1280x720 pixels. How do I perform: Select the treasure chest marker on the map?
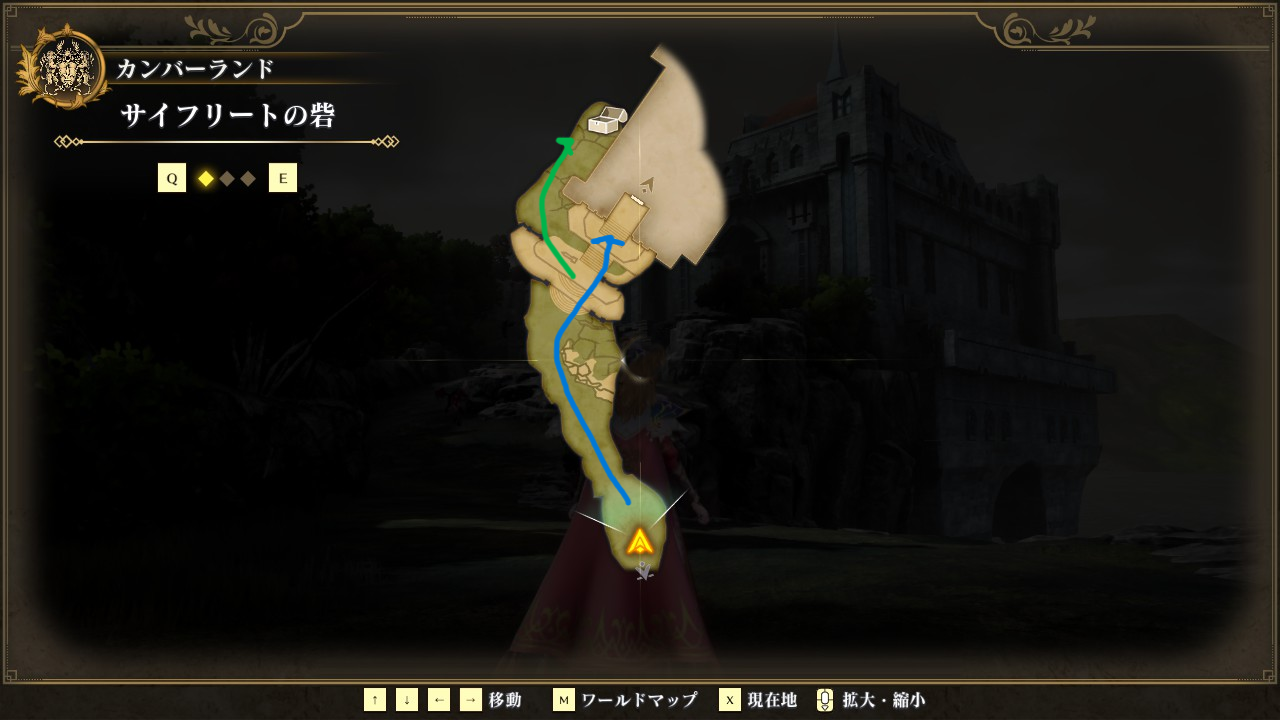pos(606,121)
